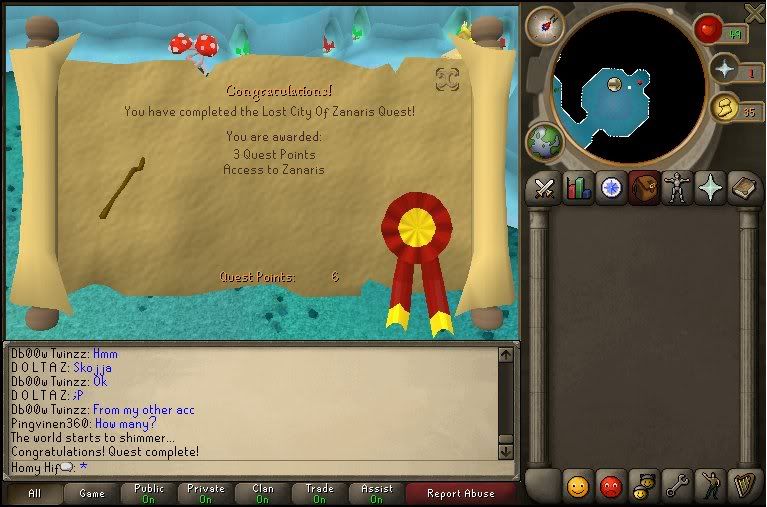This screenshot has width=767, height=507.
Task: Open the quest journal tab
Action: (610, 188)
